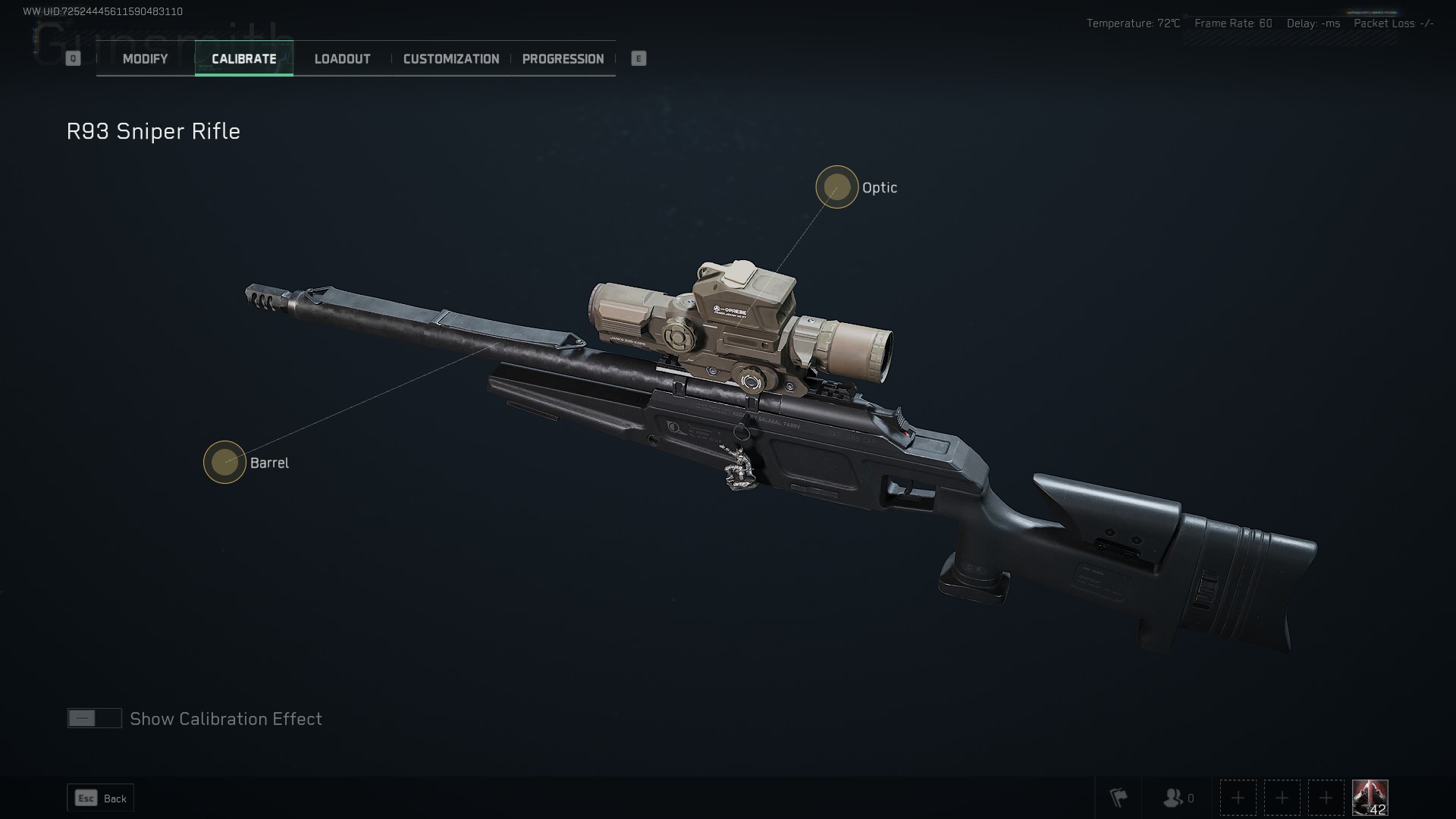The height and width of the screenshot is (819, 1456).
Task: Click the flag icon in the bottom bar
Action: point(1118,798)
